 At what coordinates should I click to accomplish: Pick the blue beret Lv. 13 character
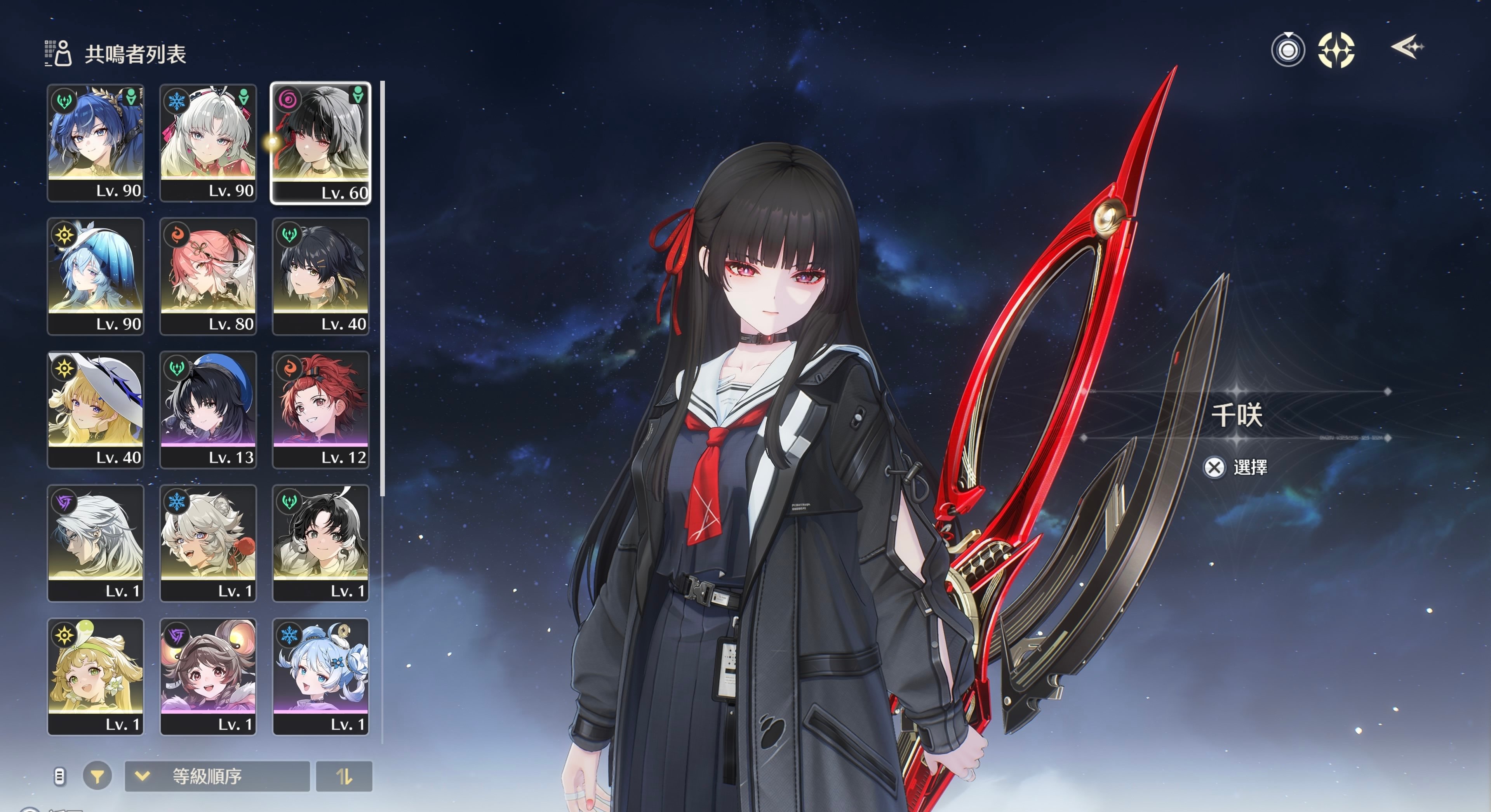tap(208, 409)
